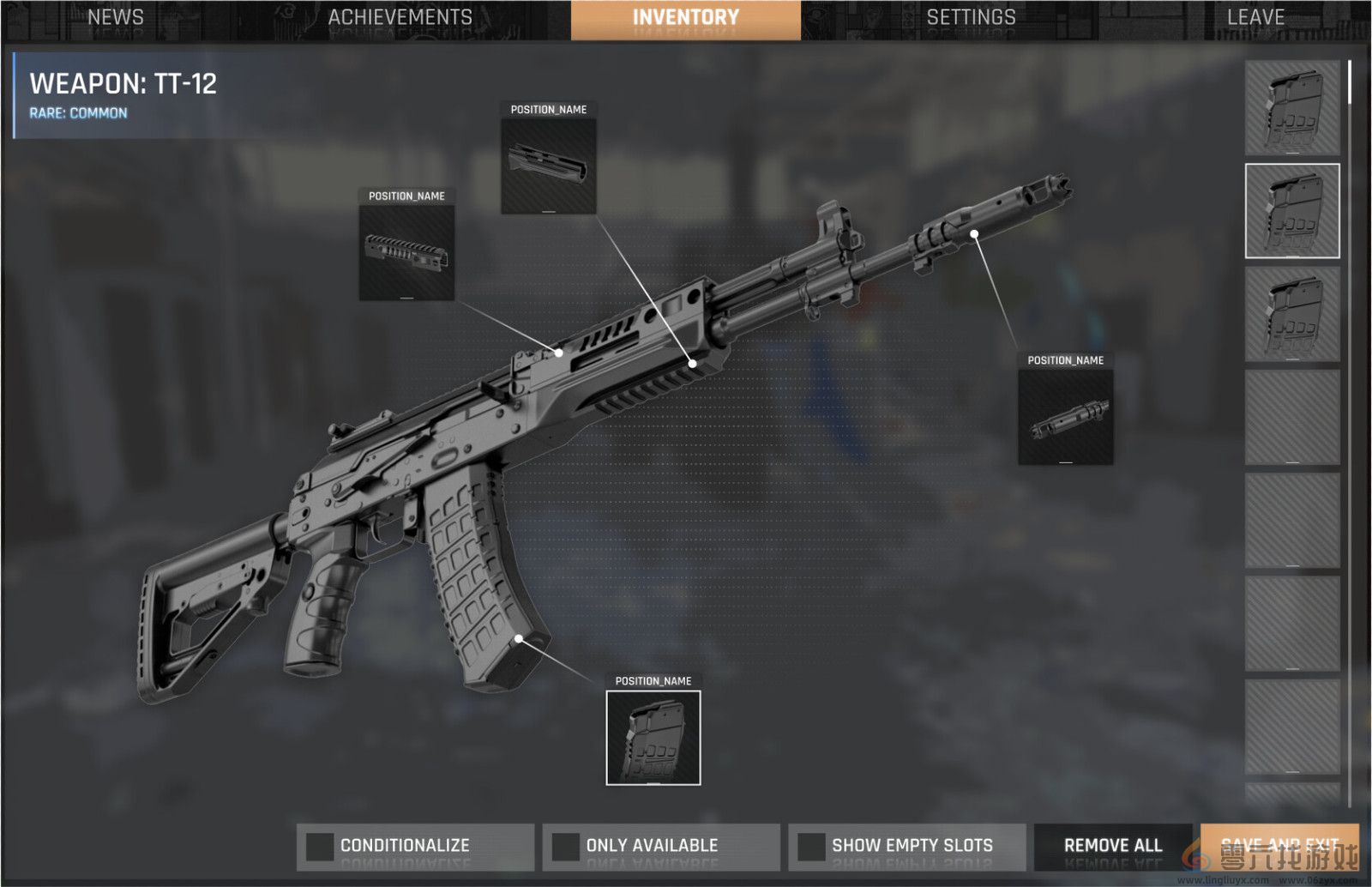
Task: Tick the Show Empty Slots checkbox
Action: click(x=810, y=846)
